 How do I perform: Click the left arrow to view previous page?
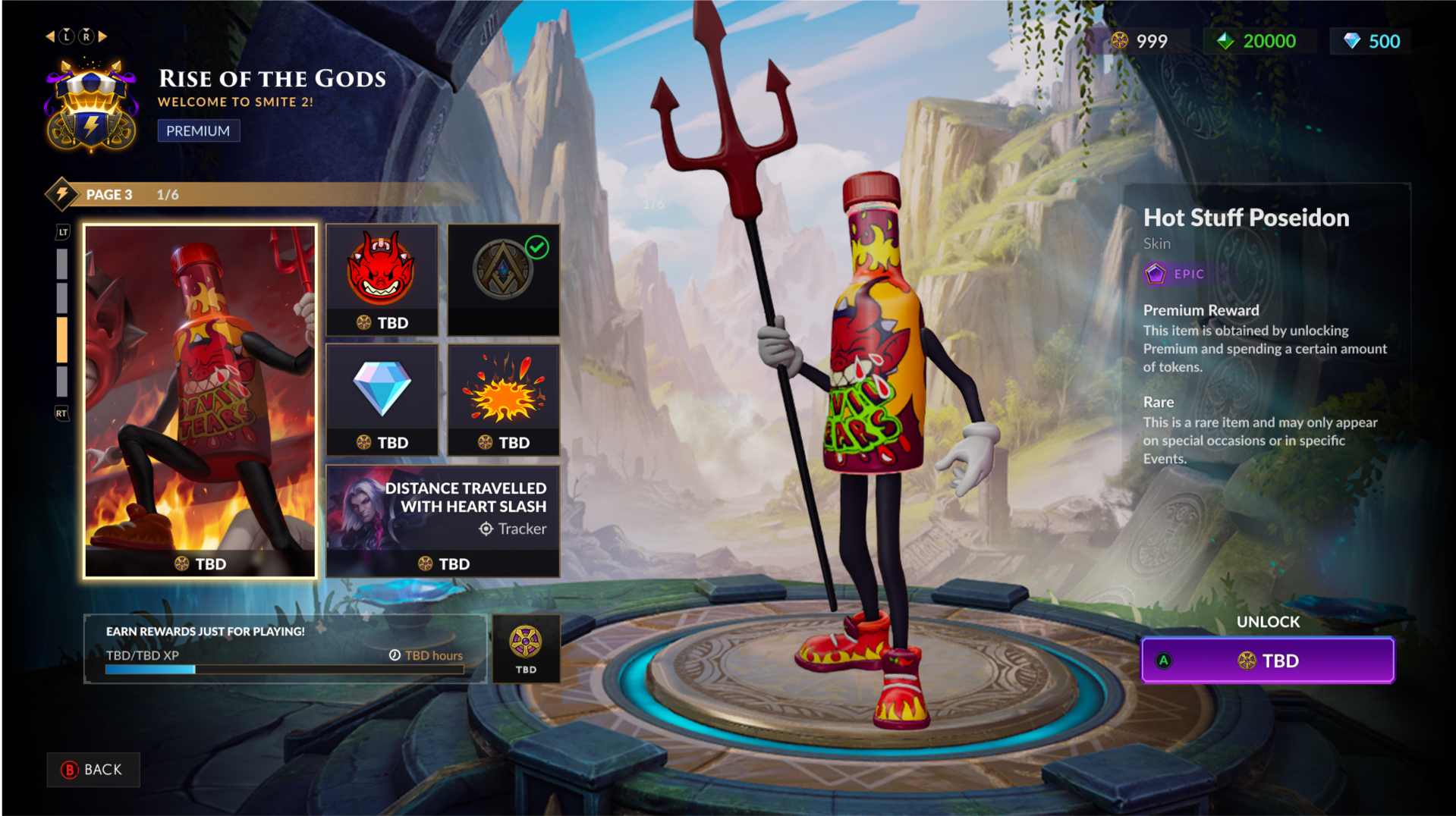coord(50,36)
